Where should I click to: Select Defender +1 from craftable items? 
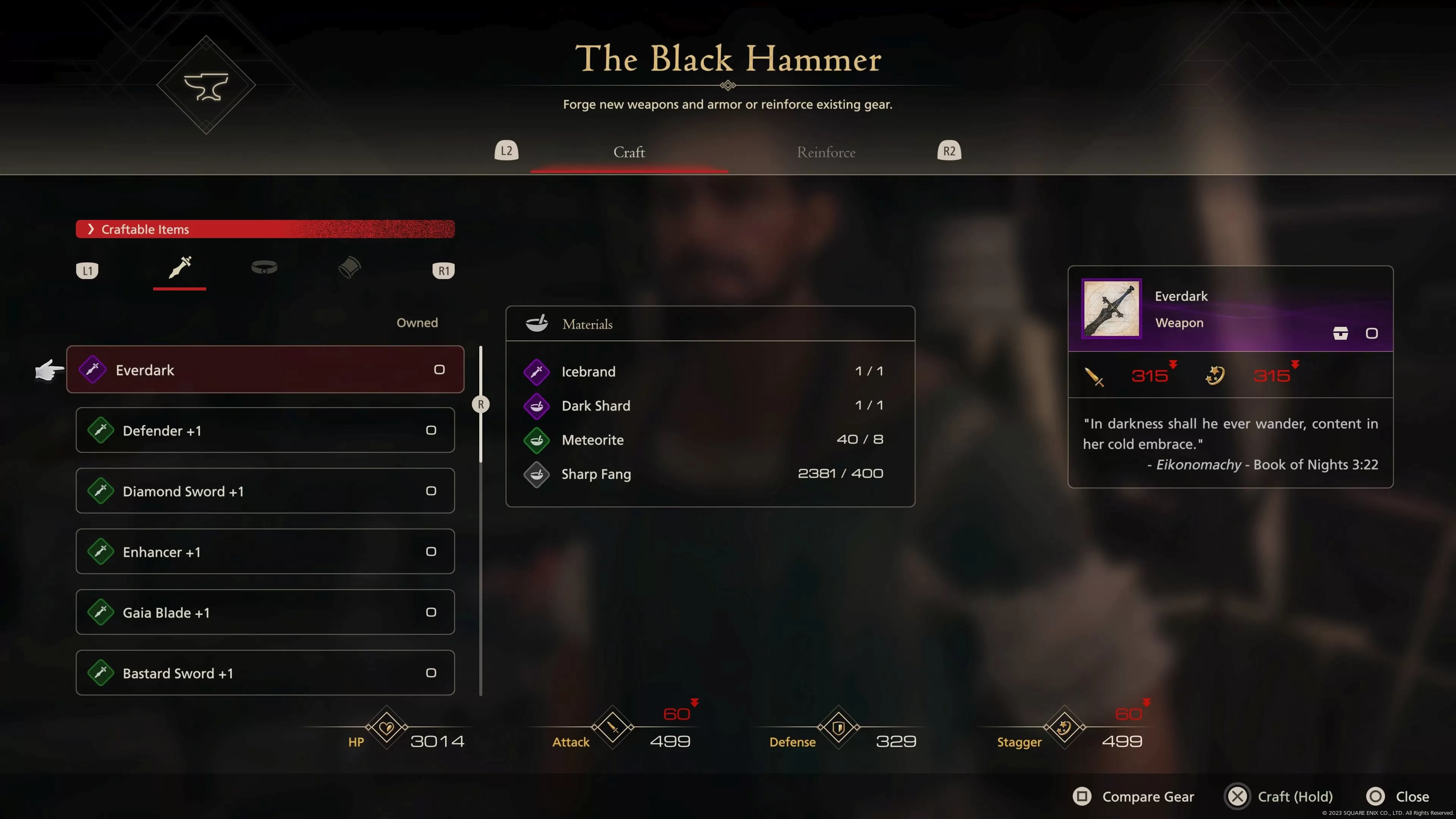265,430
